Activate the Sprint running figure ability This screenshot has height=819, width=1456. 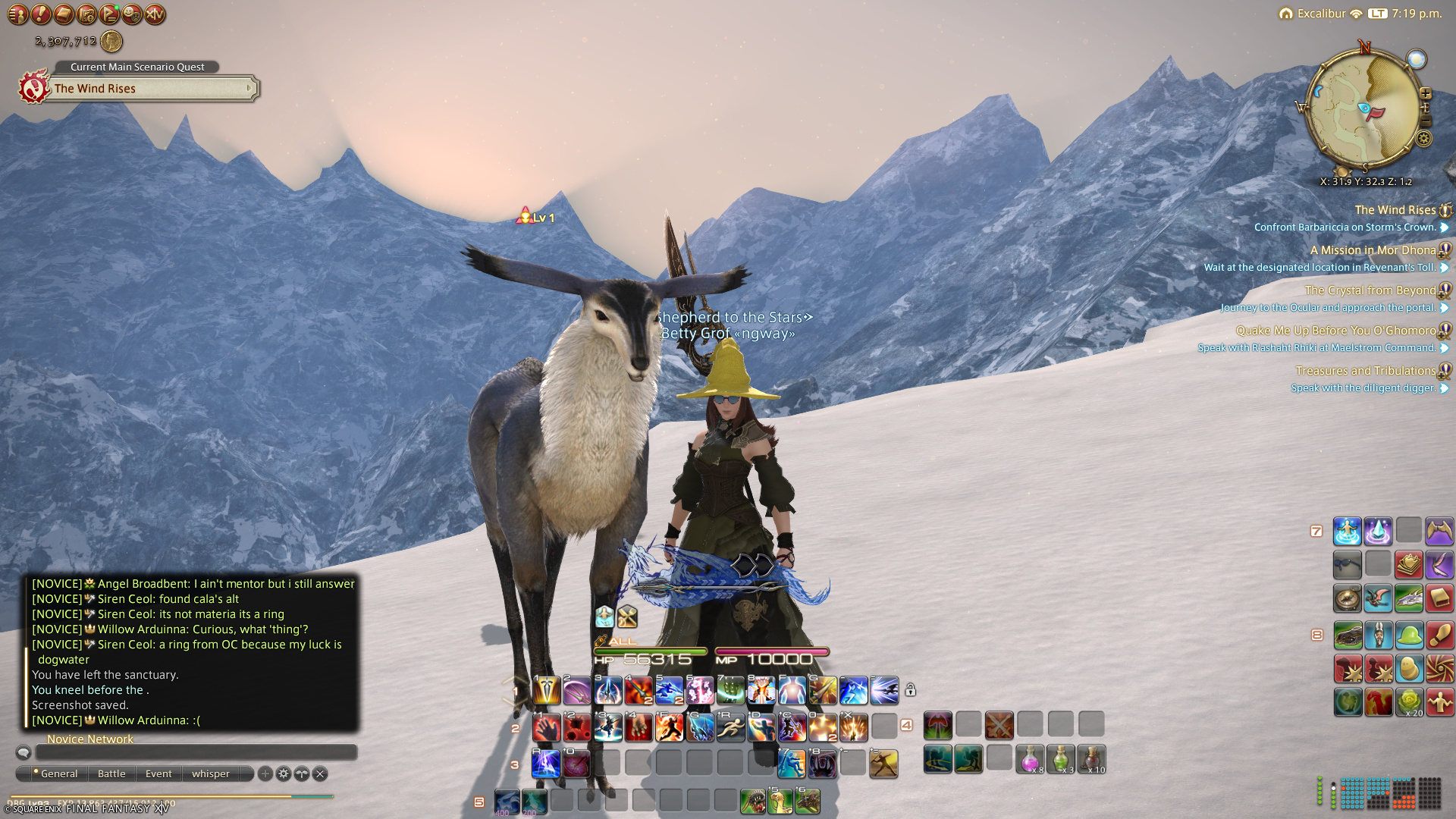click(730, 727)
